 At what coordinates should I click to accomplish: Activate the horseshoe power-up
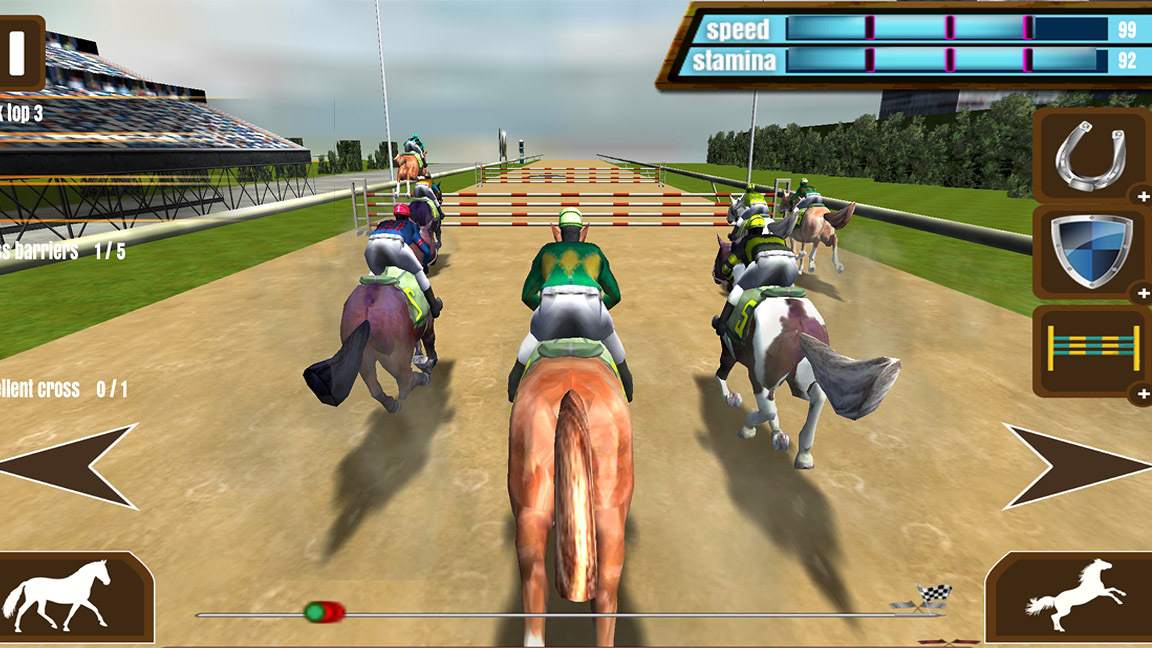click(1090, 156)
